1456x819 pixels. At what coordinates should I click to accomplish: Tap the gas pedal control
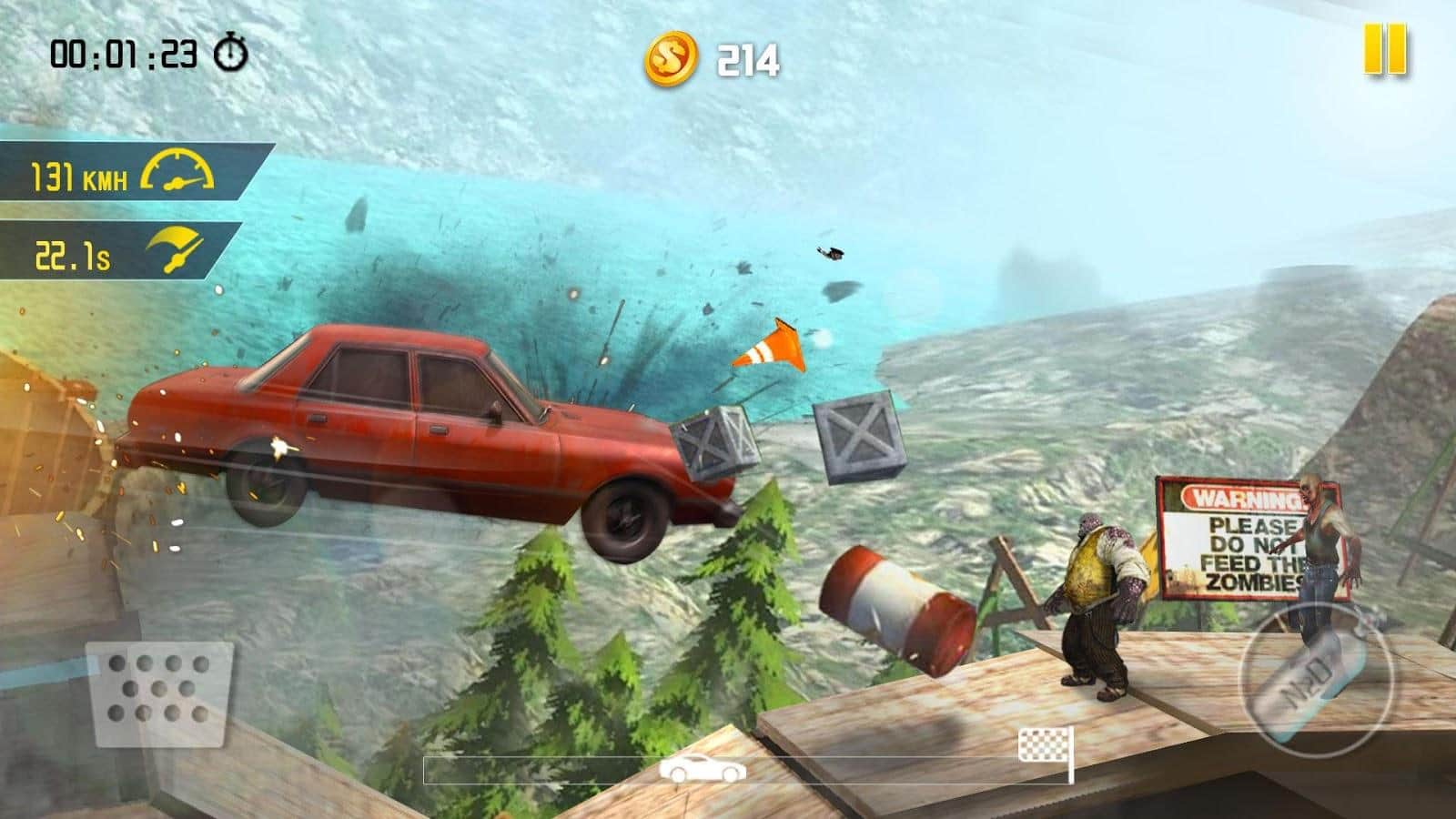pos(160,693)
